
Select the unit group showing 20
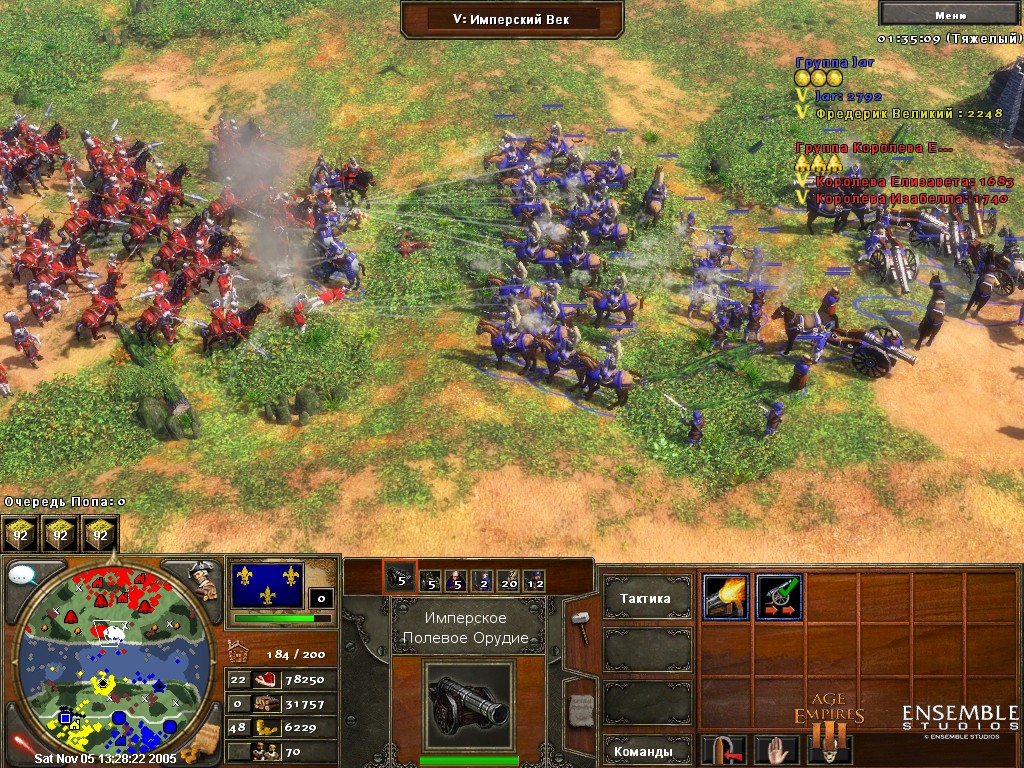coord(508,579)
